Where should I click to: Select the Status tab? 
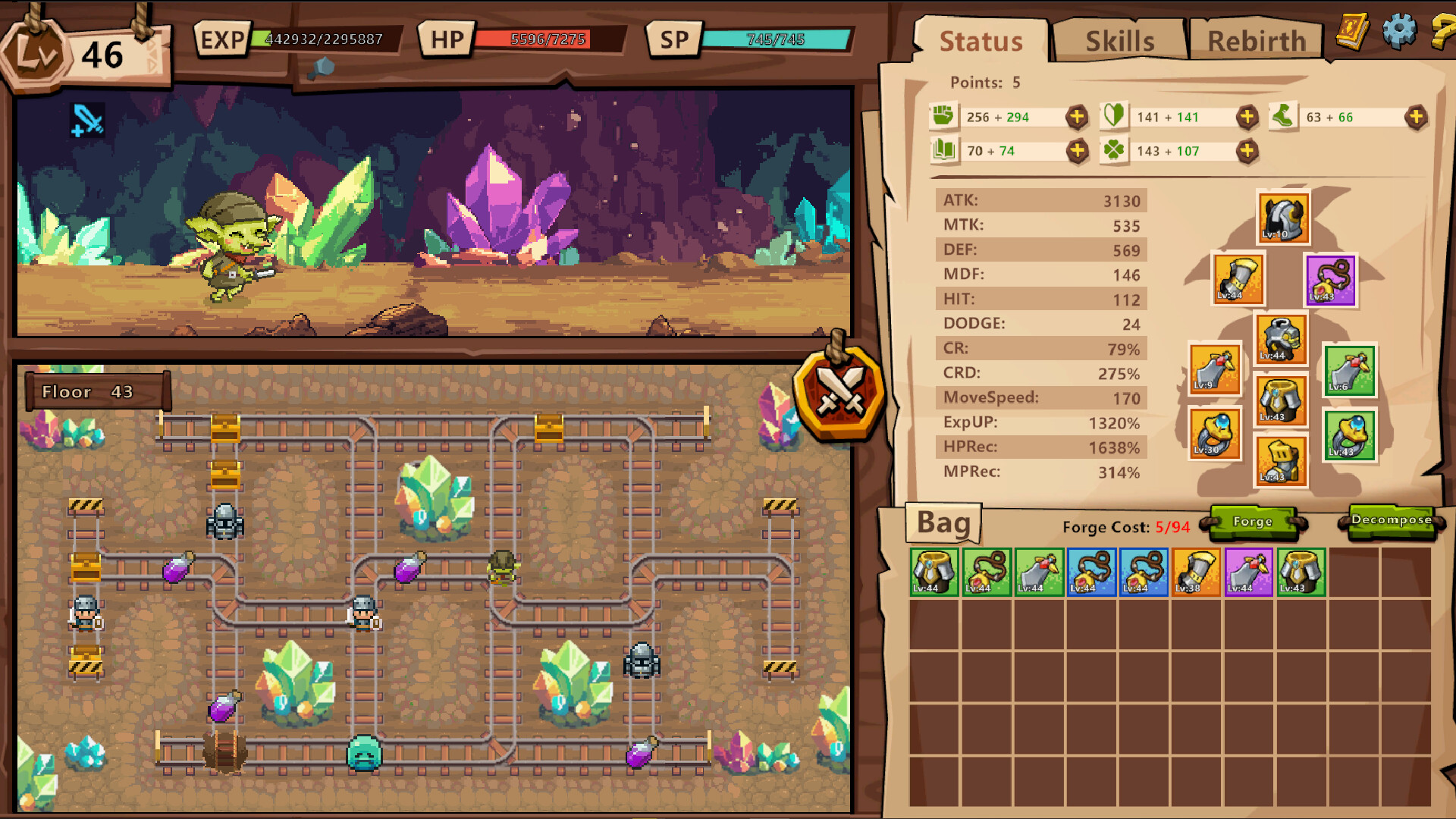[981, 41]
